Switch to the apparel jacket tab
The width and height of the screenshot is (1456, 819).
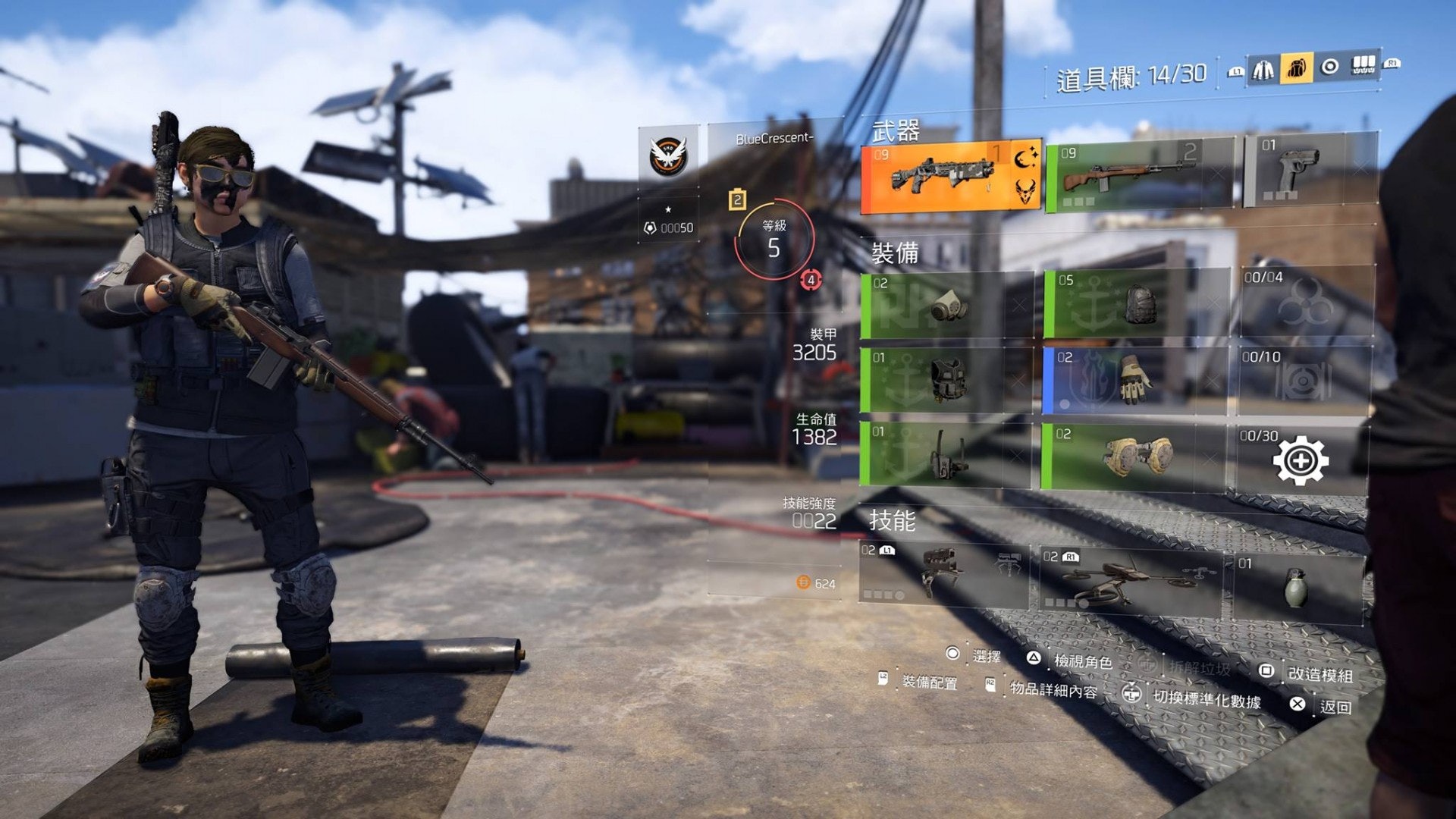click(x=1263, y=70)
